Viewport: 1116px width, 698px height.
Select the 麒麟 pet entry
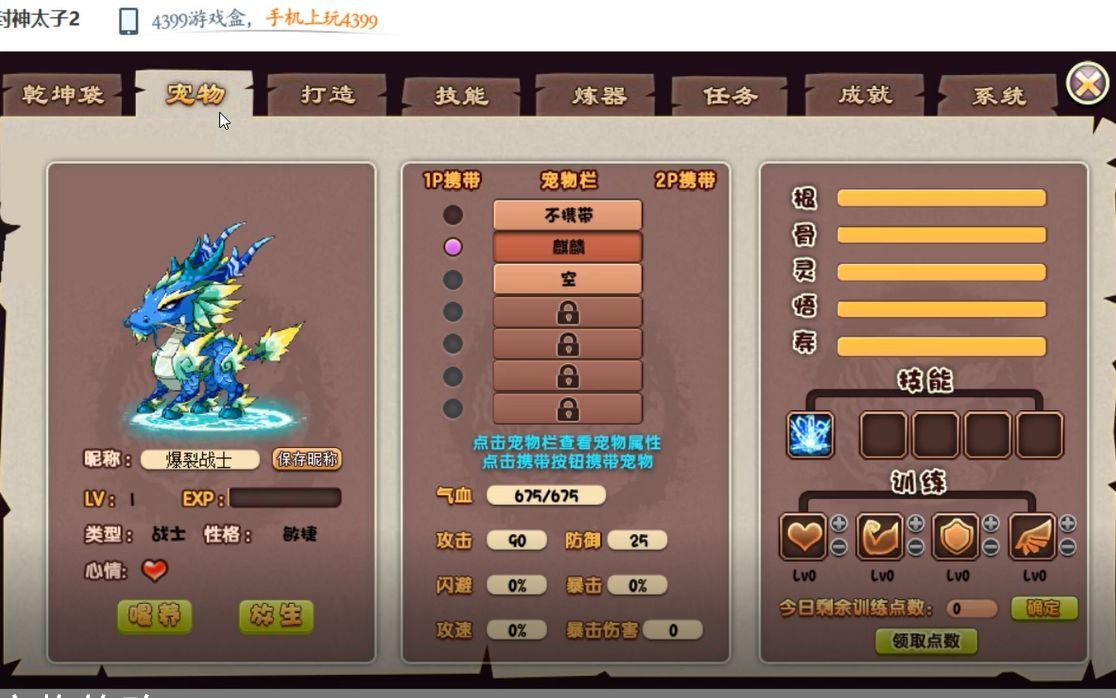tap(567, 247)
